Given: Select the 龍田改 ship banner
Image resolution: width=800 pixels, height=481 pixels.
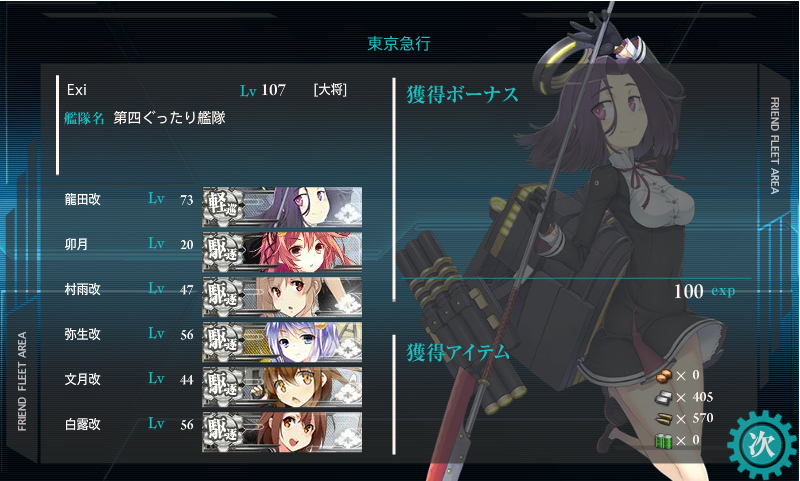Looking at the screenshot, I should (x=282, y=207).
